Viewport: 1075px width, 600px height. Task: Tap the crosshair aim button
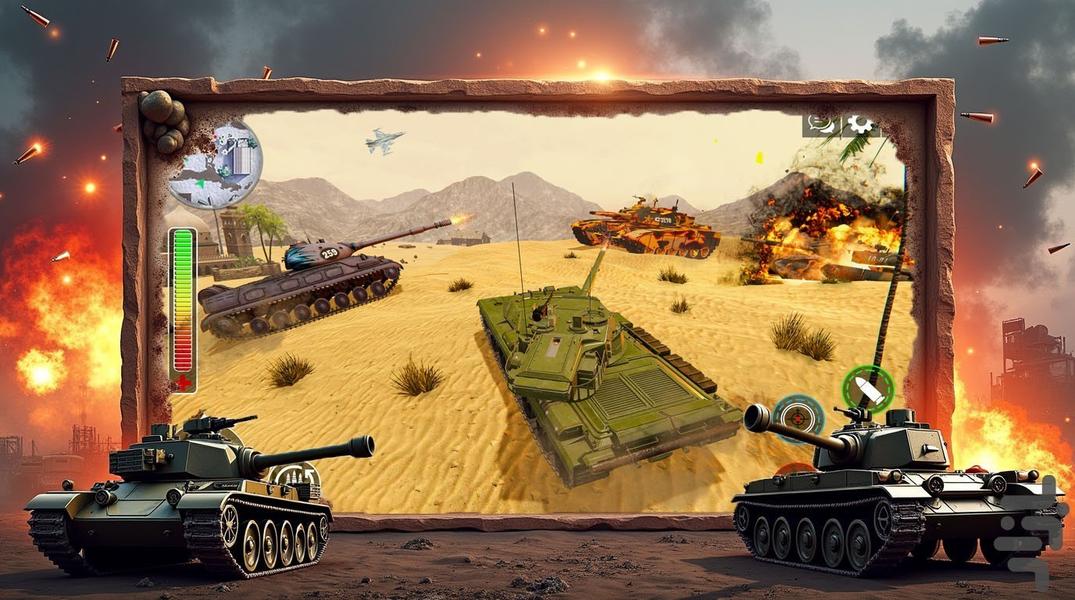(800, 418)
